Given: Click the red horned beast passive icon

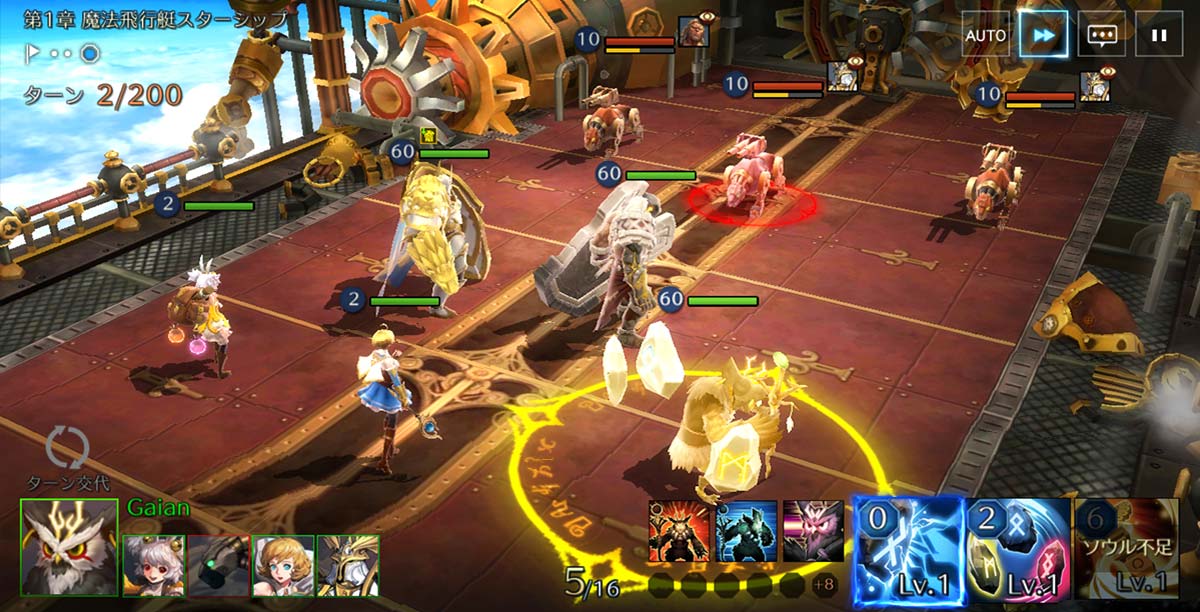Looking at the screenshot, I should [x=679, y=531].
